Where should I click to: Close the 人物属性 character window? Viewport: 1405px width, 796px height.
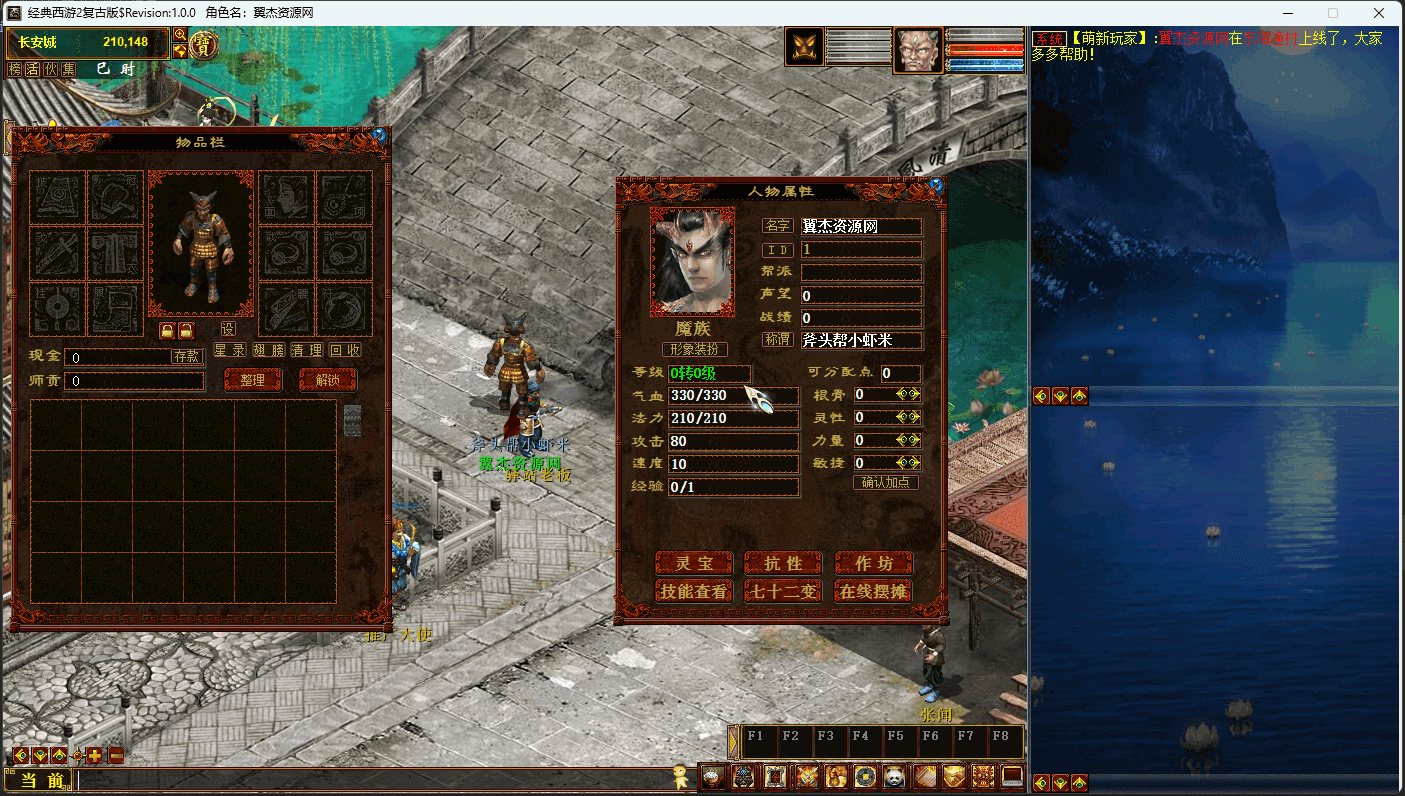(936, 184)
